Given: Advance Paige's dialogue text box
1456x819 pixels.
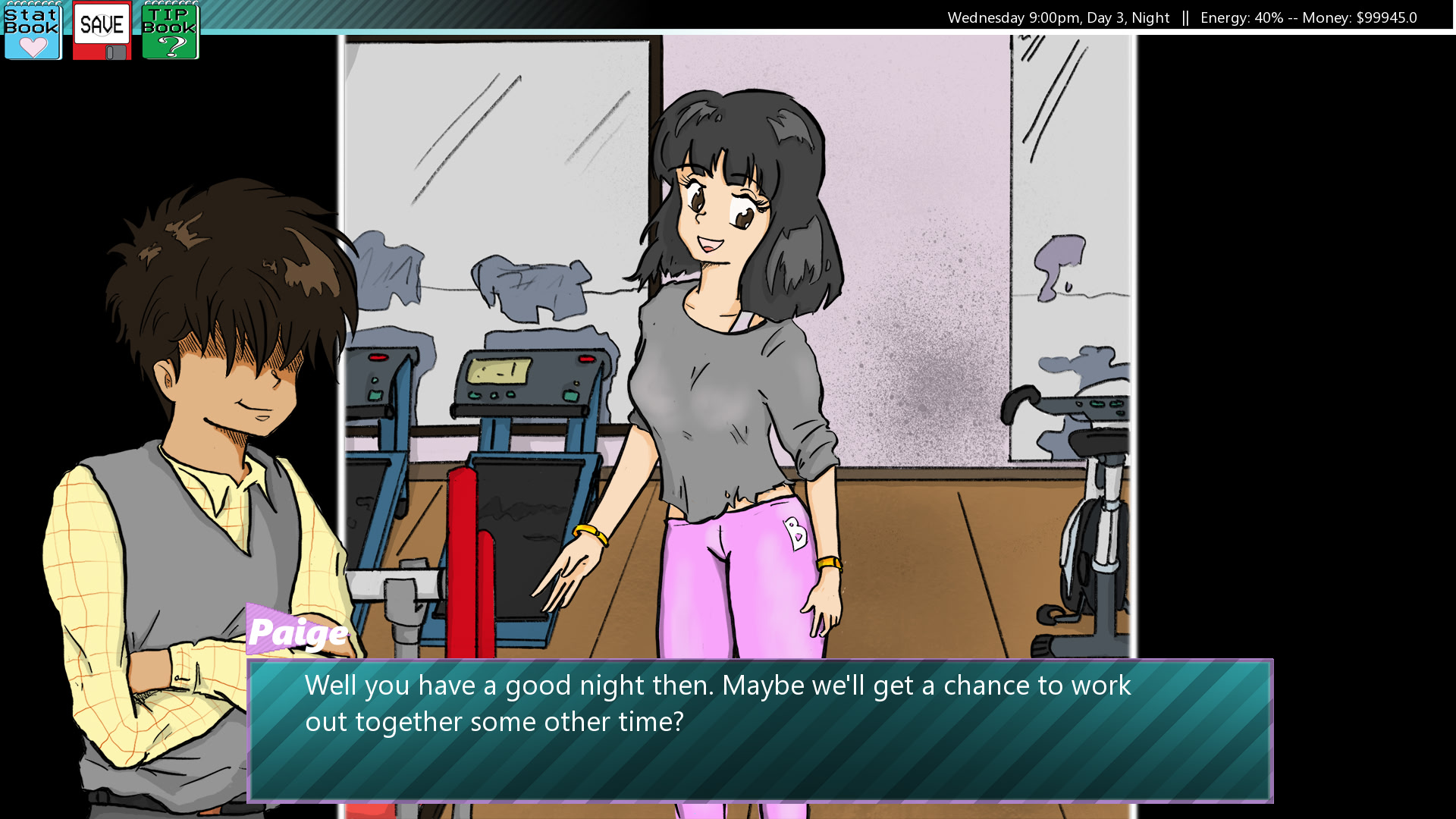Looking at the screenshot, I should pyautogui.click(x=760, y=730).
